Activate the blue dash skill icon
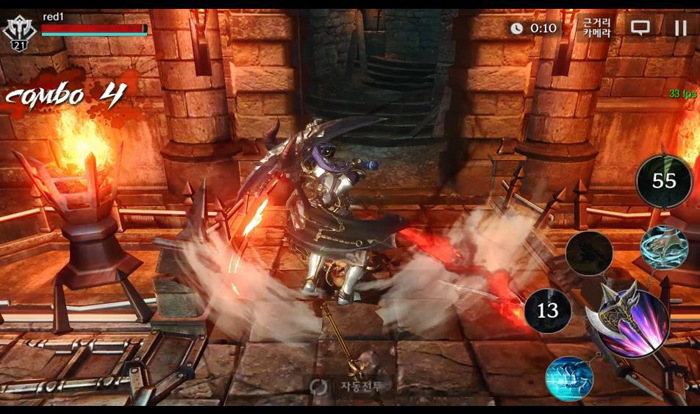Viewport: 700px width, 414px height. [569, 378]
